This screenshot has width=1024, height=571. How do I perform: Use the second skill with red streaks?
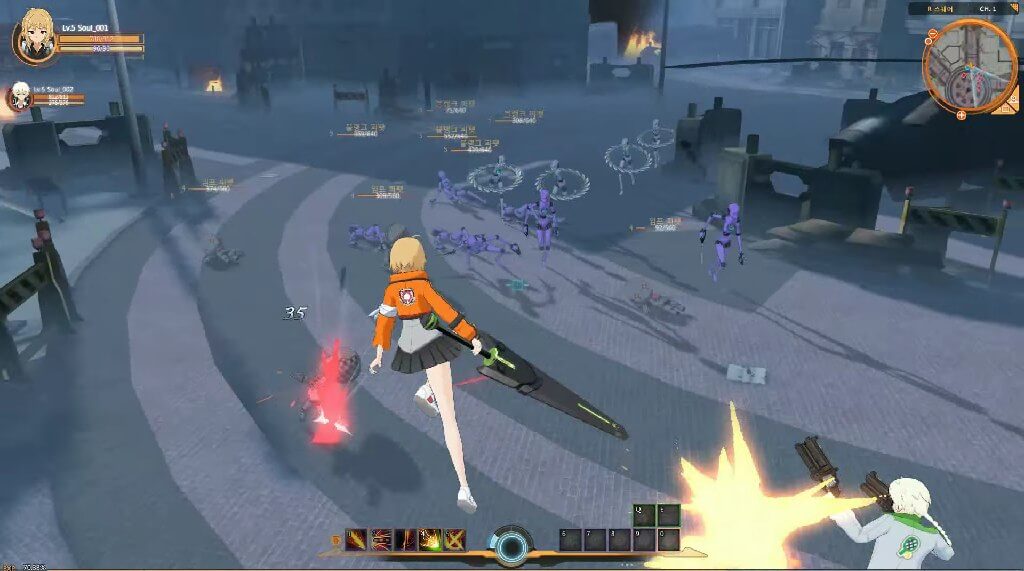(381, 540)
